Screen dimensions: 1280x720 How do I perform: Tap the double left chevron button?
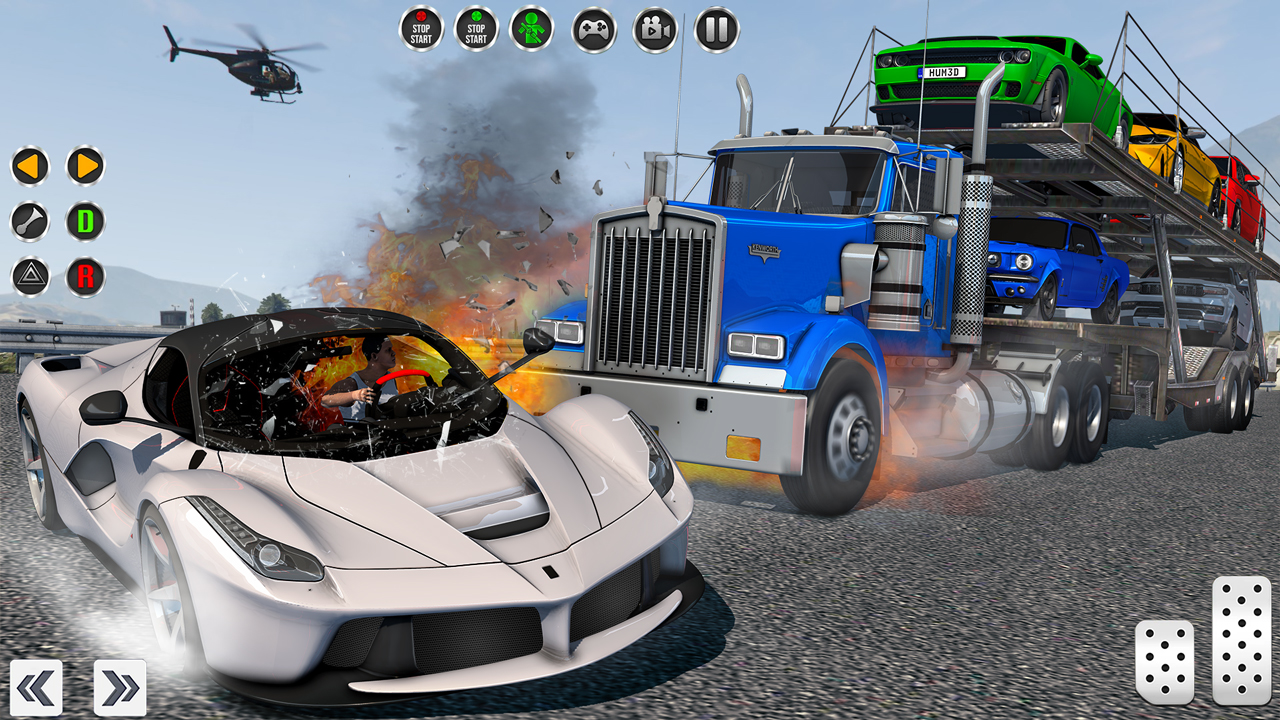(36, 687)
